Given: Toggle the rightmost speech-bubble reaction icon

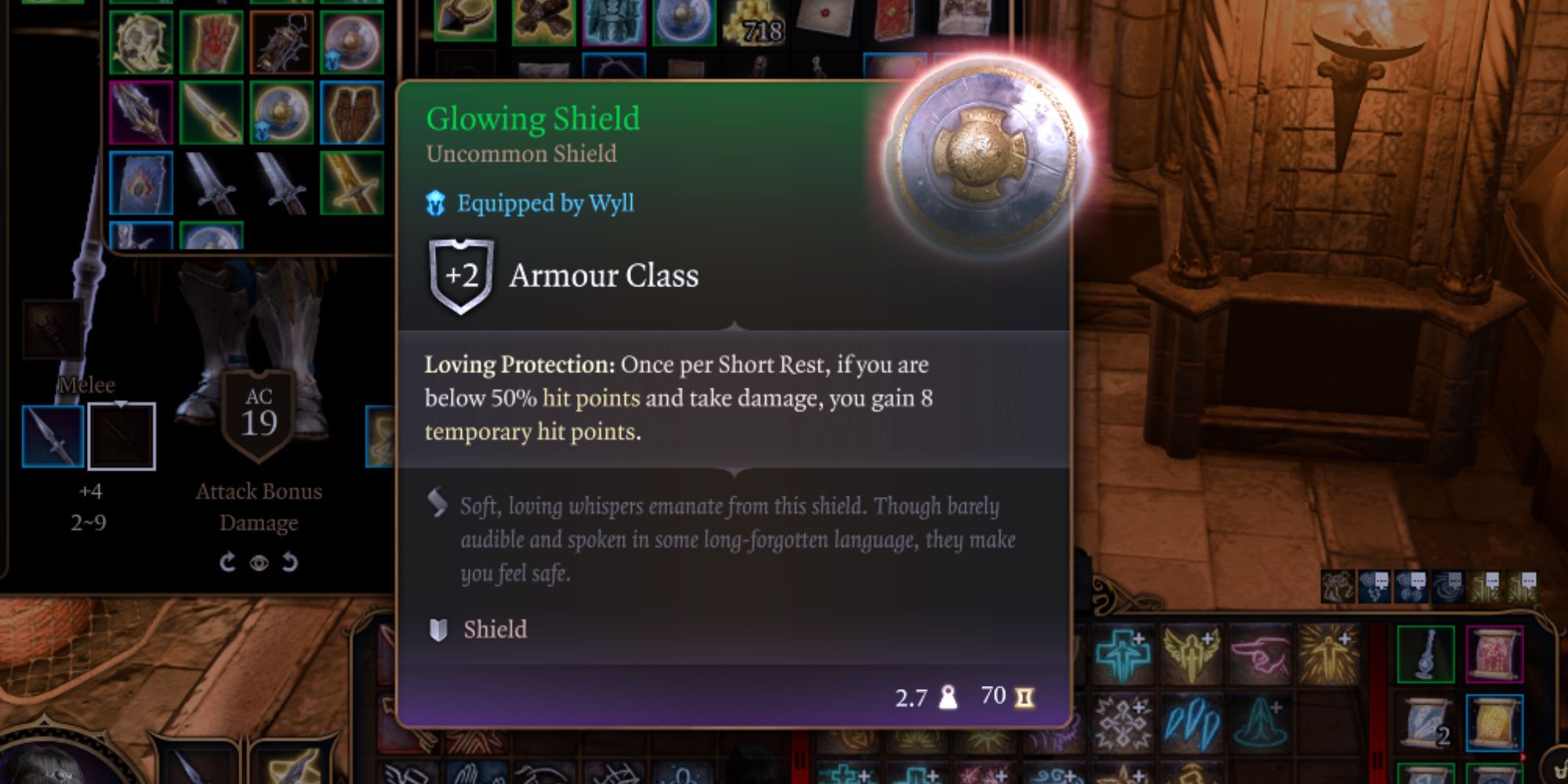Looking at the screenshot, I should 1522,585.
